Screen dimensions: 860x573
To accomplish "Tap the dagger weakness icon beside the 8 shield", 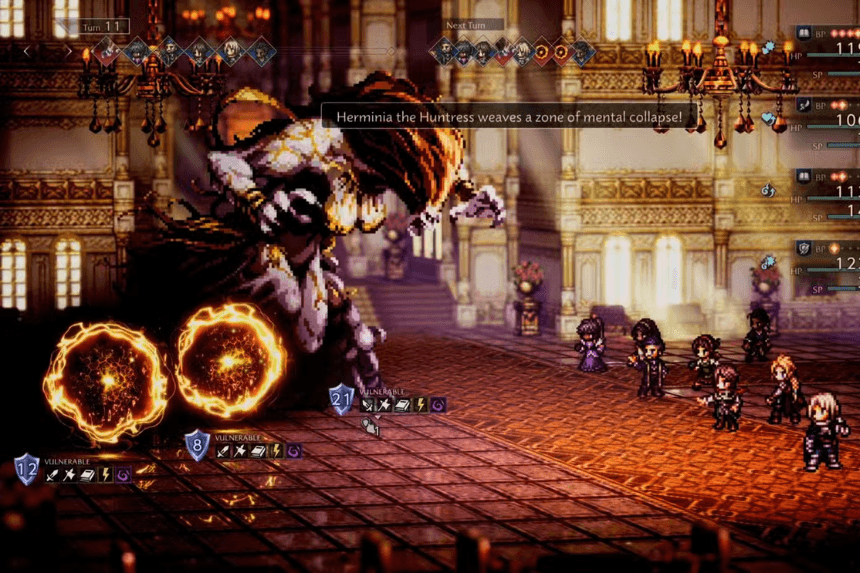I will (241, 451).
